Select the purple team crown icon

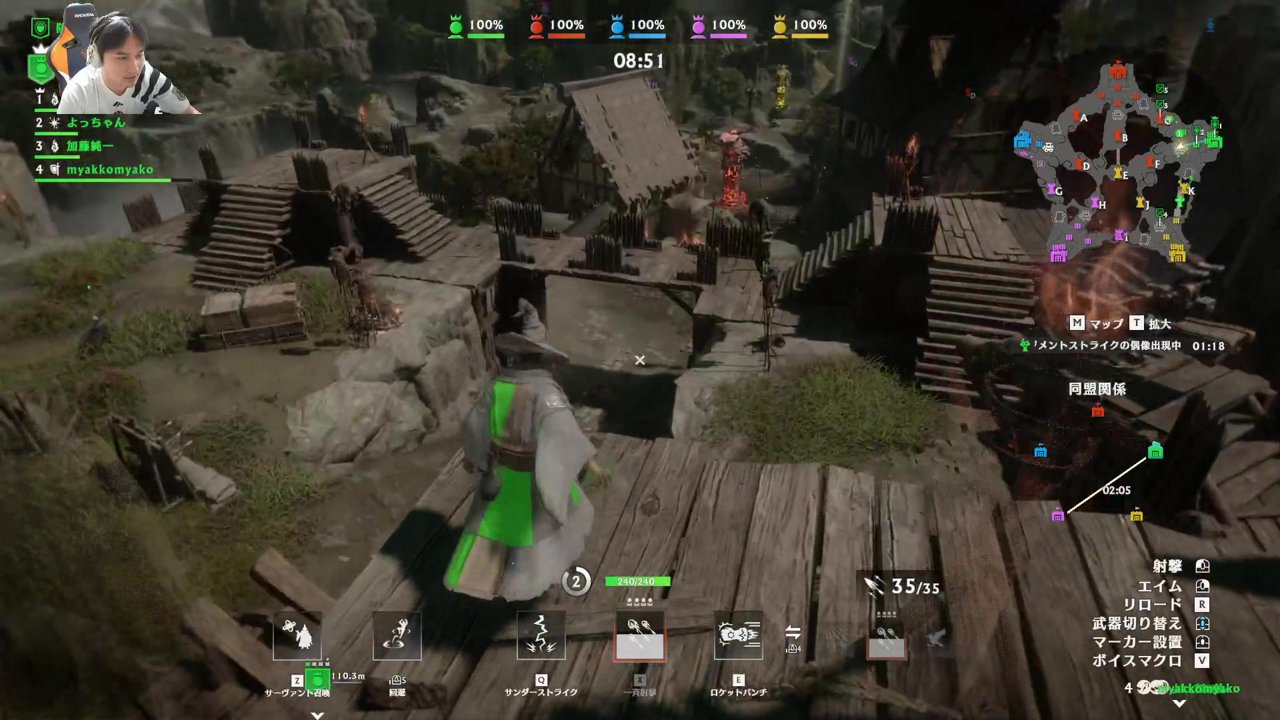point(698,27)
